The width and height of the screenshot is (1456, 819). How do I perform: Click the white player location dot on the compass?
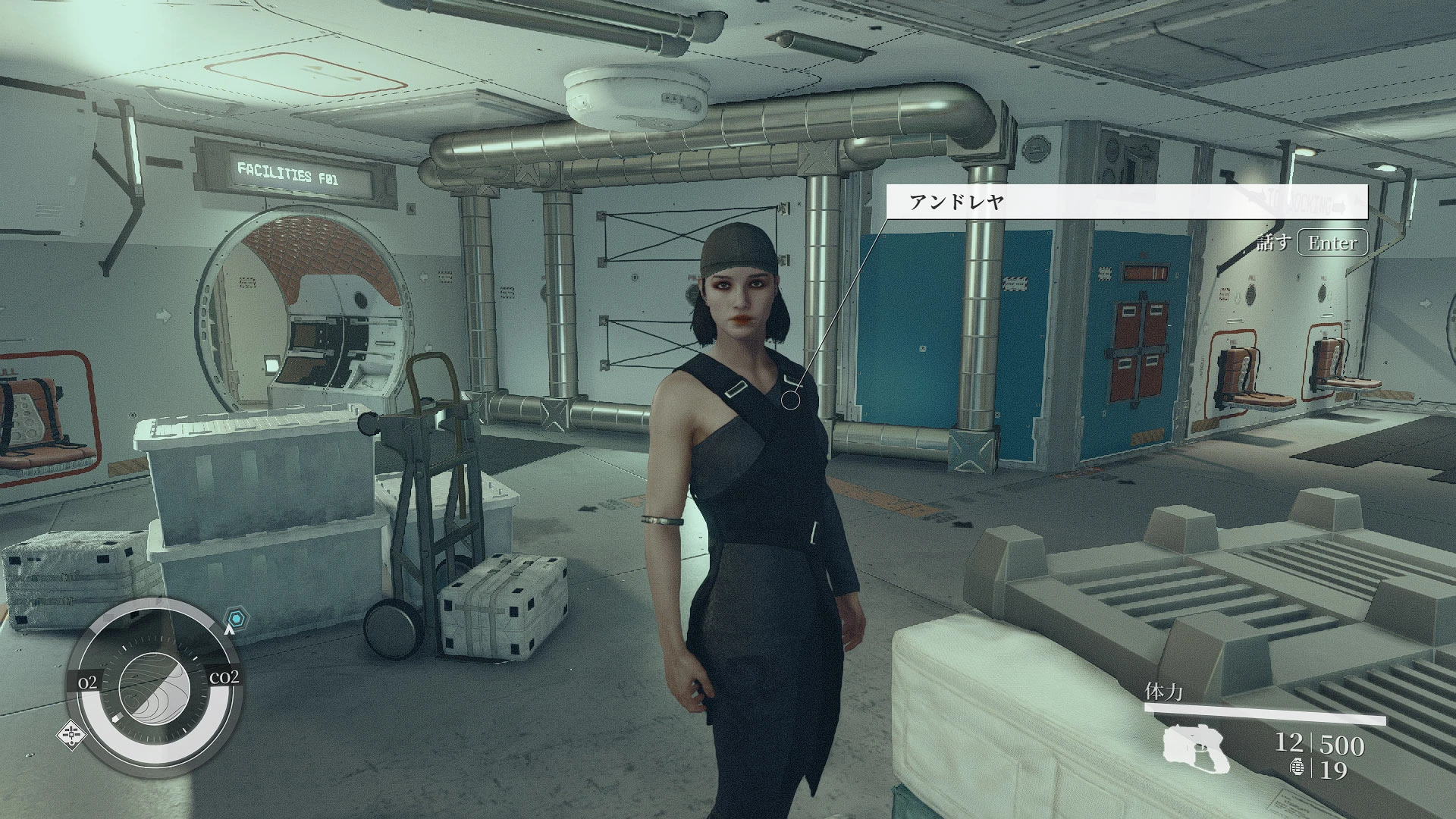point(117,717)
